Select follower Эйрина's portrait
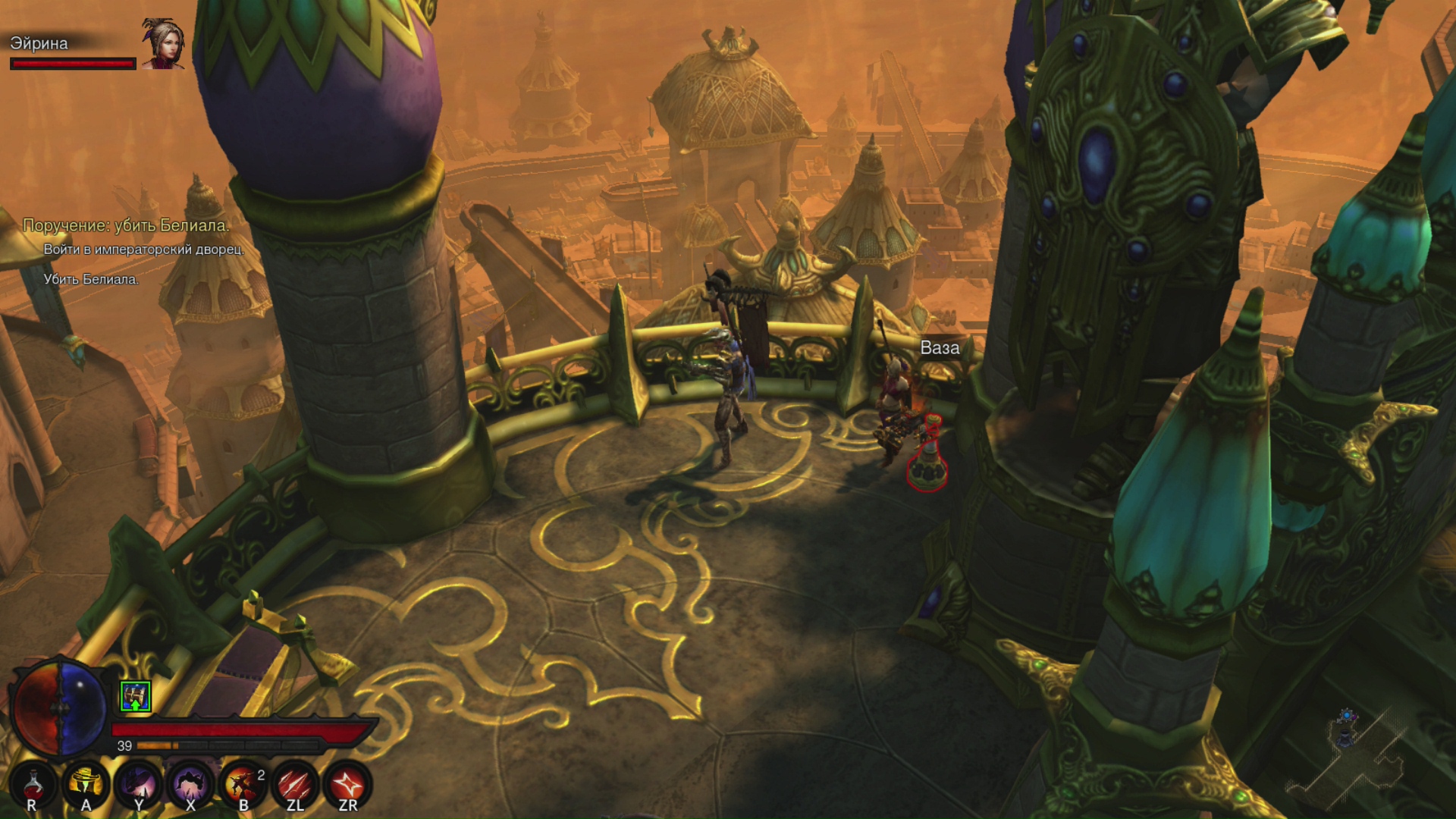 coord(163,44)
